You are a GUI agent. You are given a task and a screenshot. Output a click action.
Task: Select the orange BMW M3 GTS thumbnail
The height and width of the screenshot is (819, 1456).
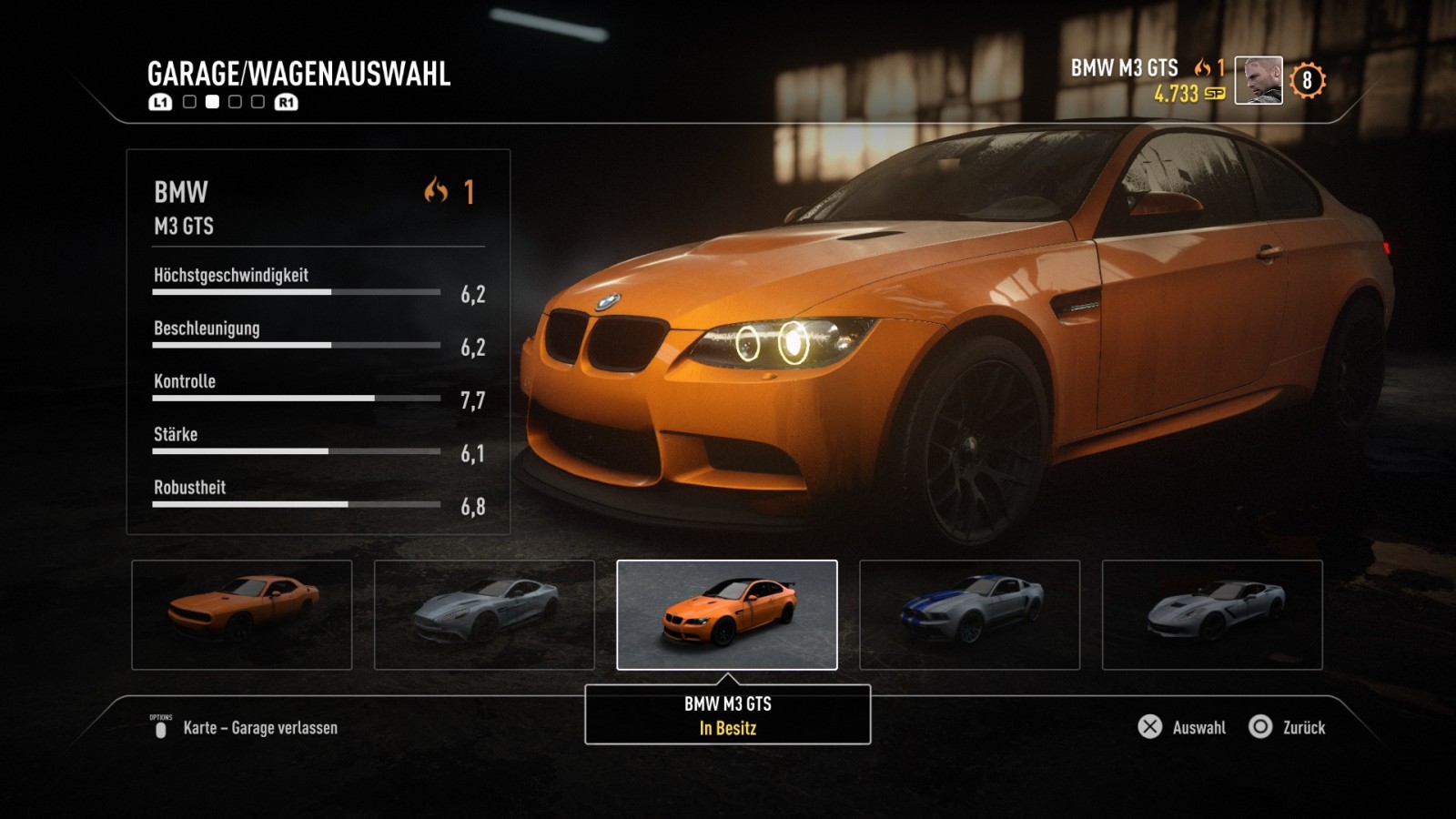point(727,615)
